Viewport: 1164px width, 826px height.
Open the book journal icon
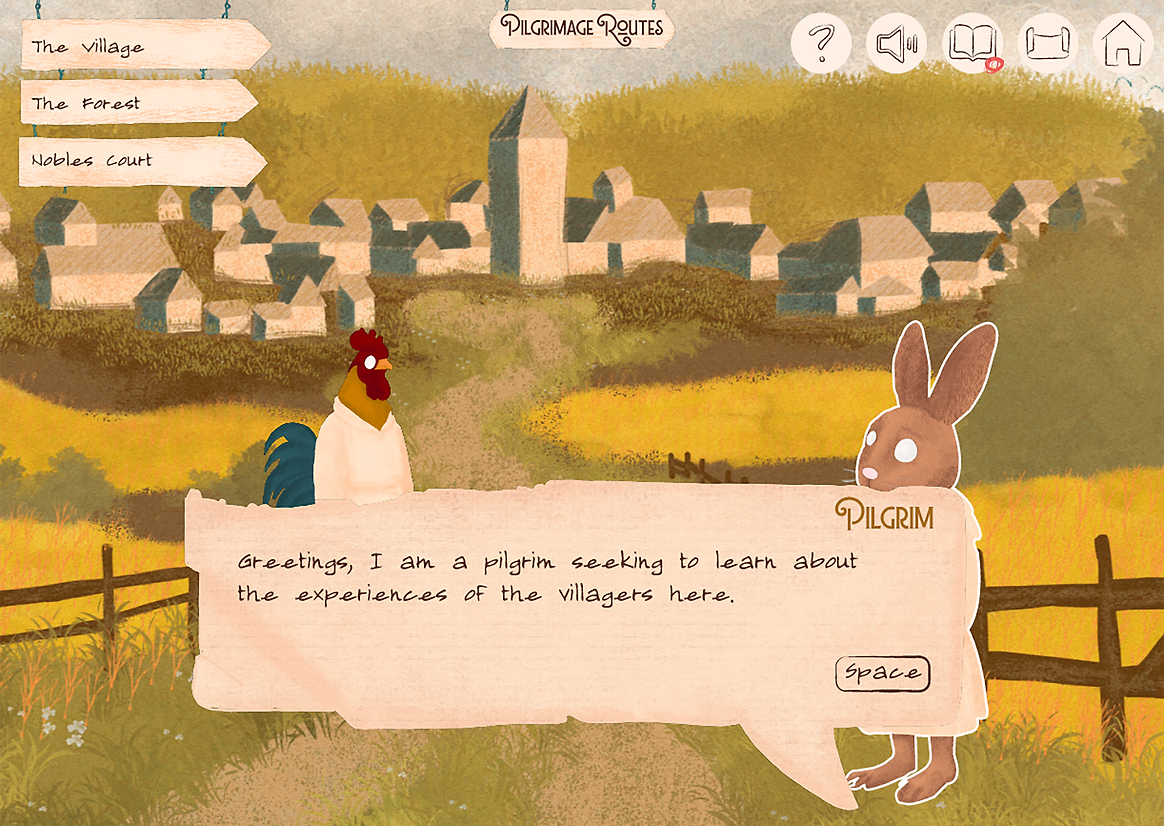972,43
